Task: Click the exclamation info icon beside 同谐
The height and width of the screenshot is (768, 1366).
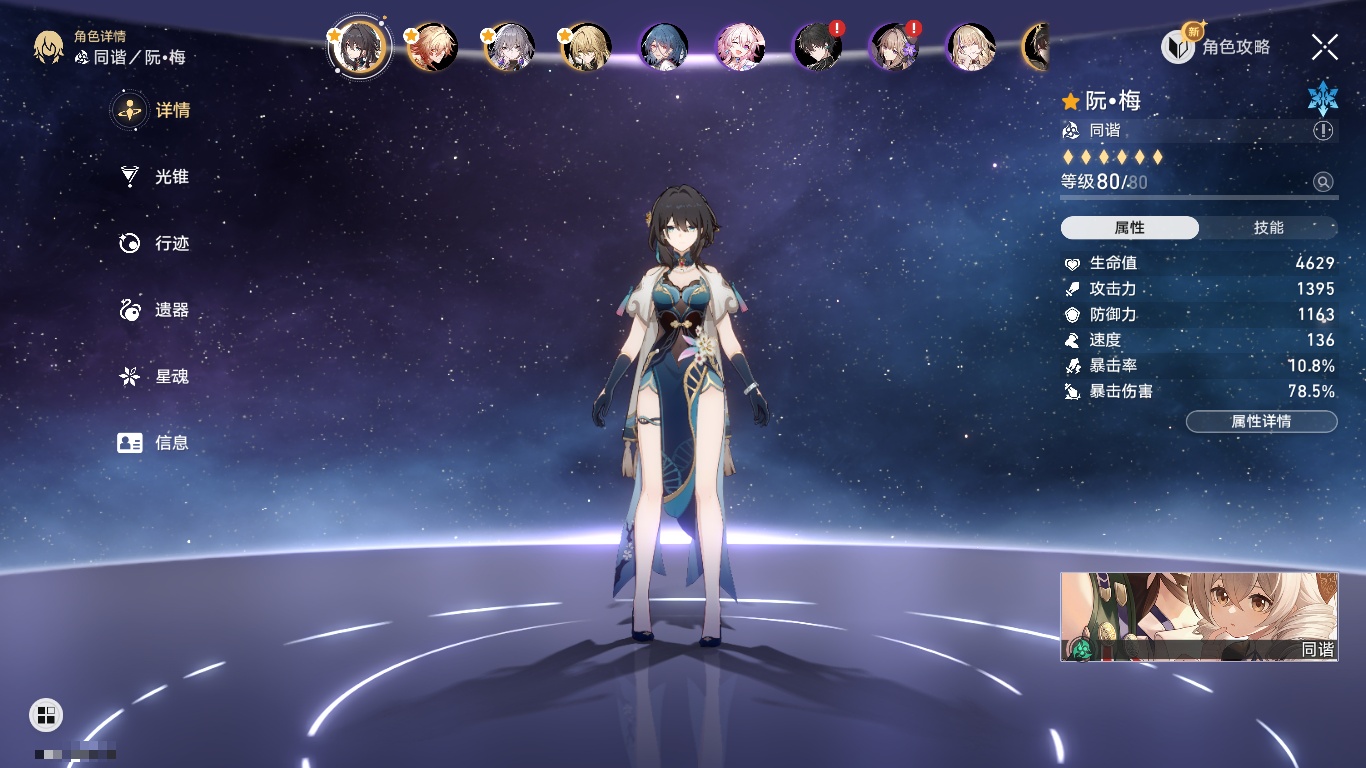Action: click(x=1323, y=131)
